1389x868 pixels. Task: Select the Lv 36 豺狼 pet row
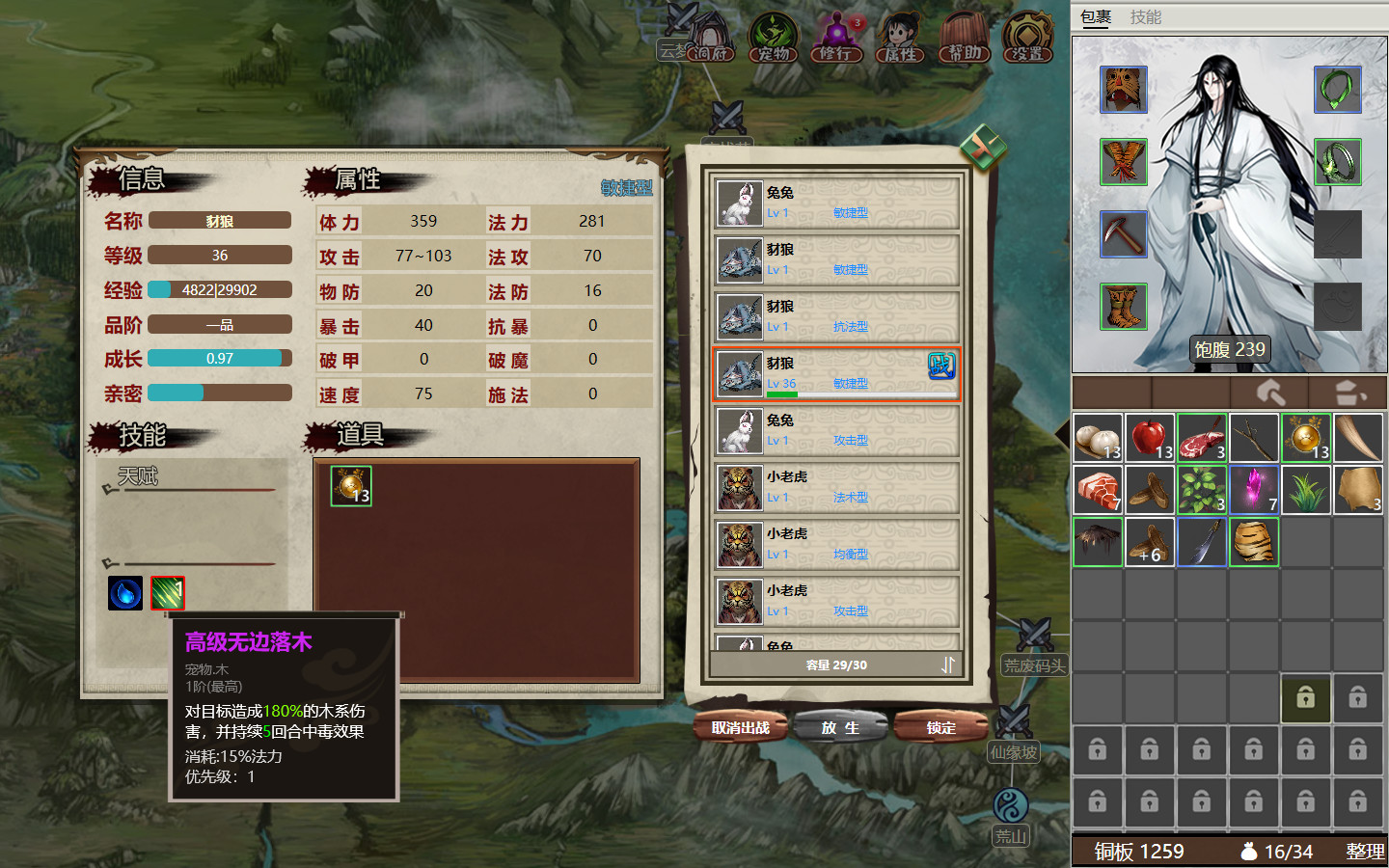click(x=836, y=373)
